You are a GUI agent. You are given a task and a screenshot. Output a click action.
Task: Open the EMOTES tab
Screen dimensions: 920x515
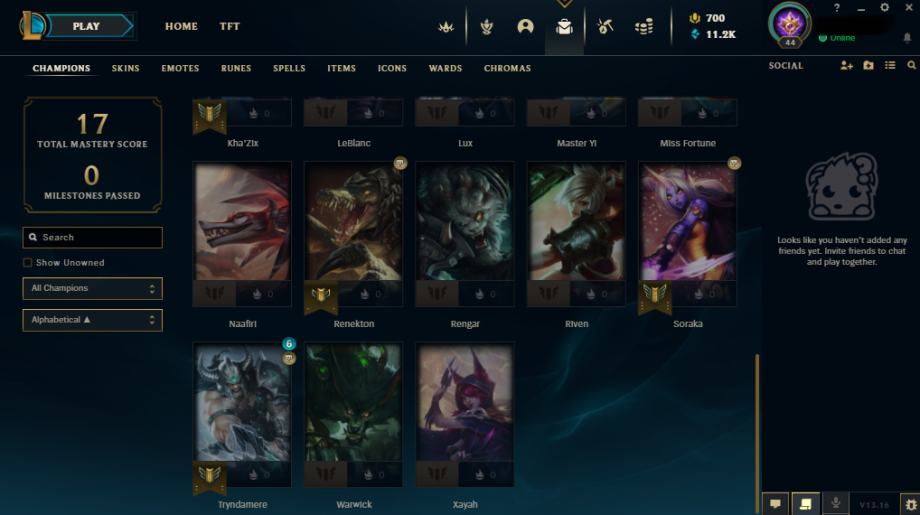pos(180,69)
